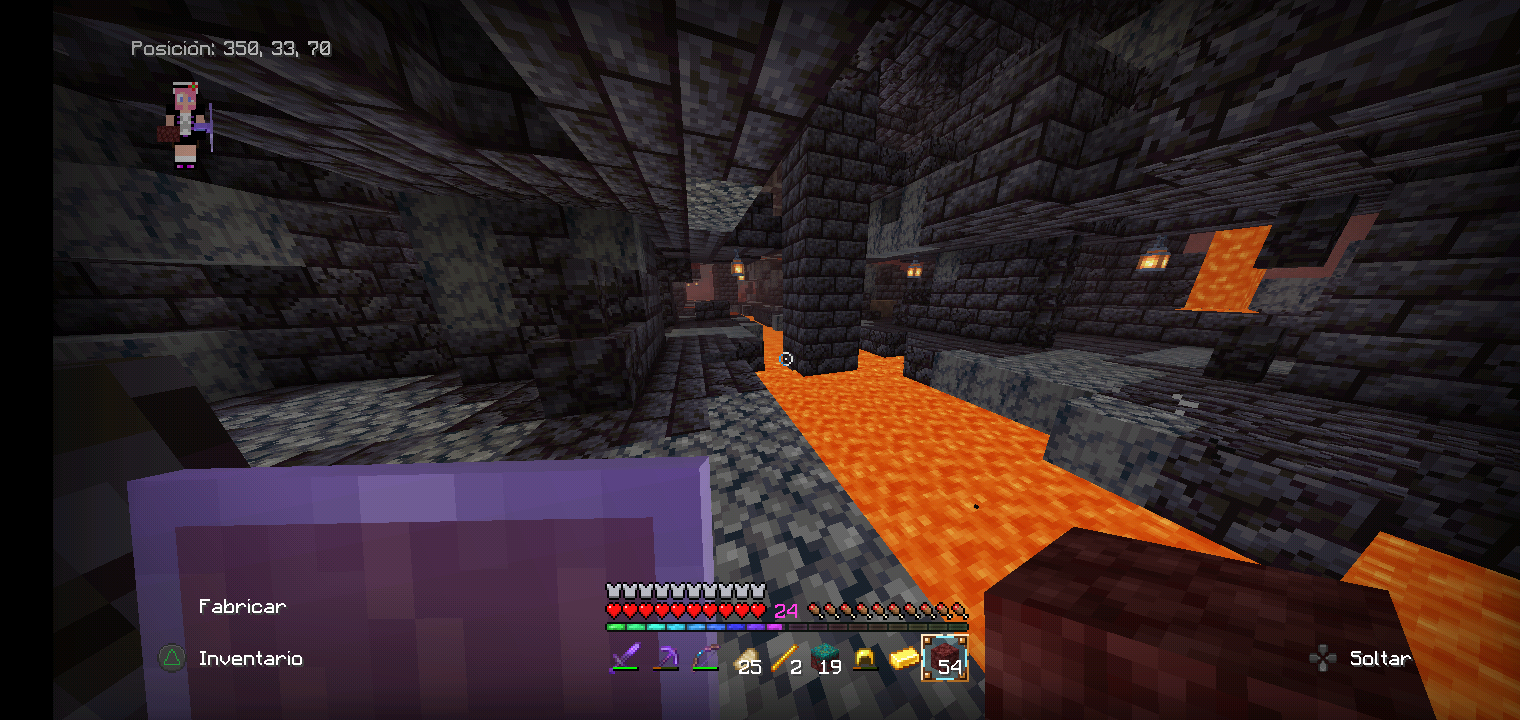Pick the blaze rod hotbar slot
Image resolution: width=1520 pixels, height=720 pixels.
click(x=785, y=658)
